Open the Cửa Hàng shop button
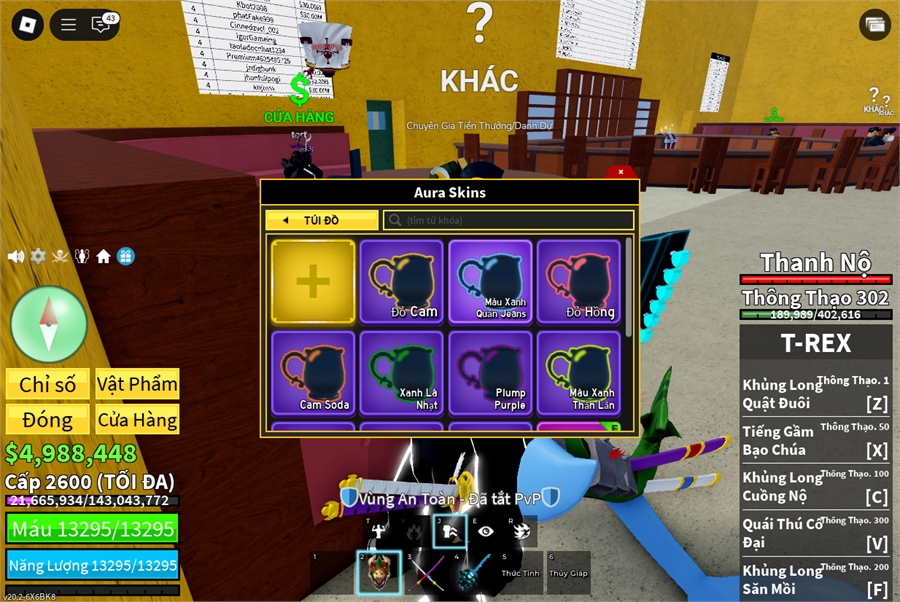Viewport: 900px width, 602px height. (x=137, y=420)
